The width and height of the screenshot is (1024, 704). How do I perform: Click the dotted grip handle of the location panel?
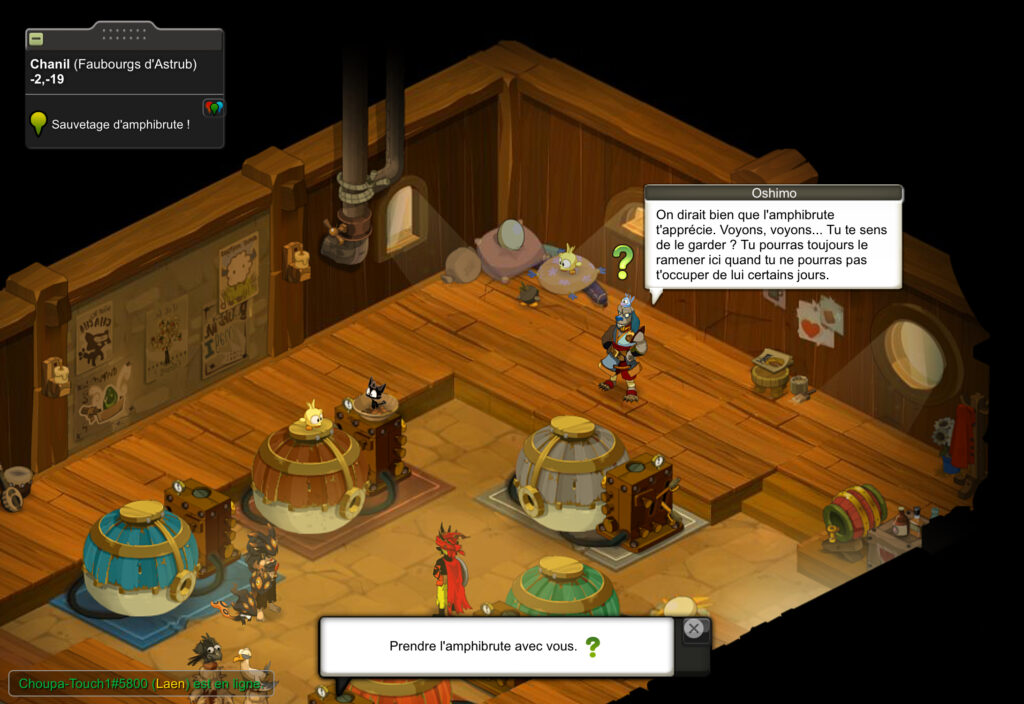124,33
